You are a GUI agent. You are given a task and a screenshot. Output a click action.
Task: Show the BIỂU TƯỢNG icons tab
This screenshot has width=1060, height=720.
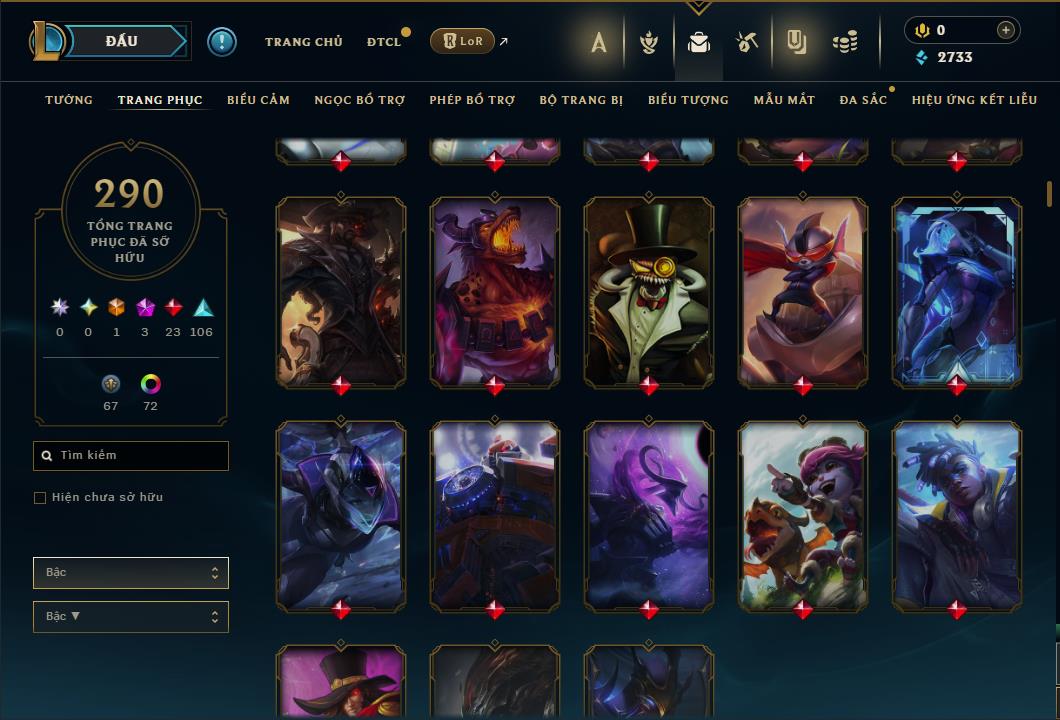tap(688, 100)
